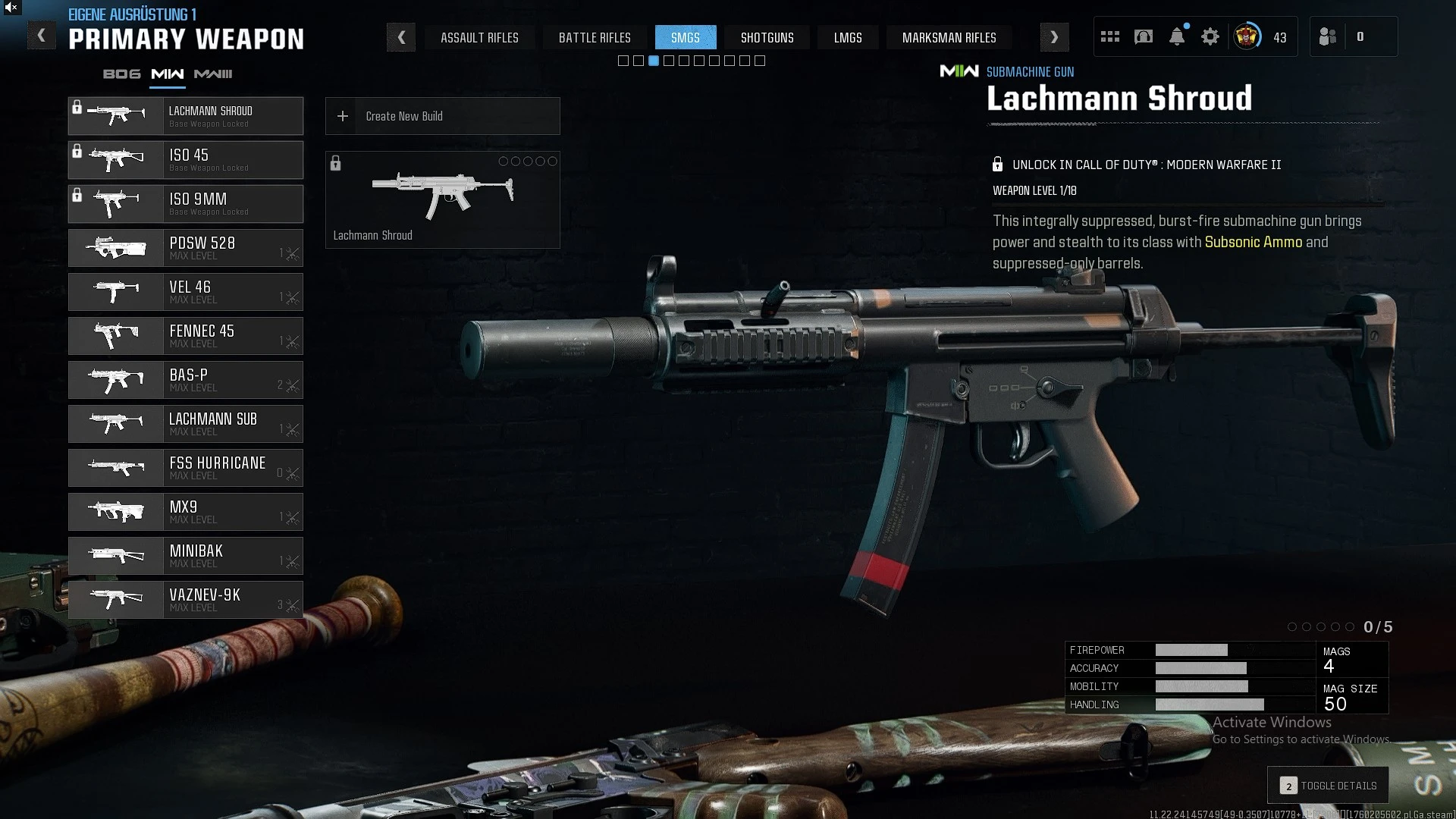Open the grid menu icon
The width and height of the screenshot is (1456, 819).
tap(1109, 36)
